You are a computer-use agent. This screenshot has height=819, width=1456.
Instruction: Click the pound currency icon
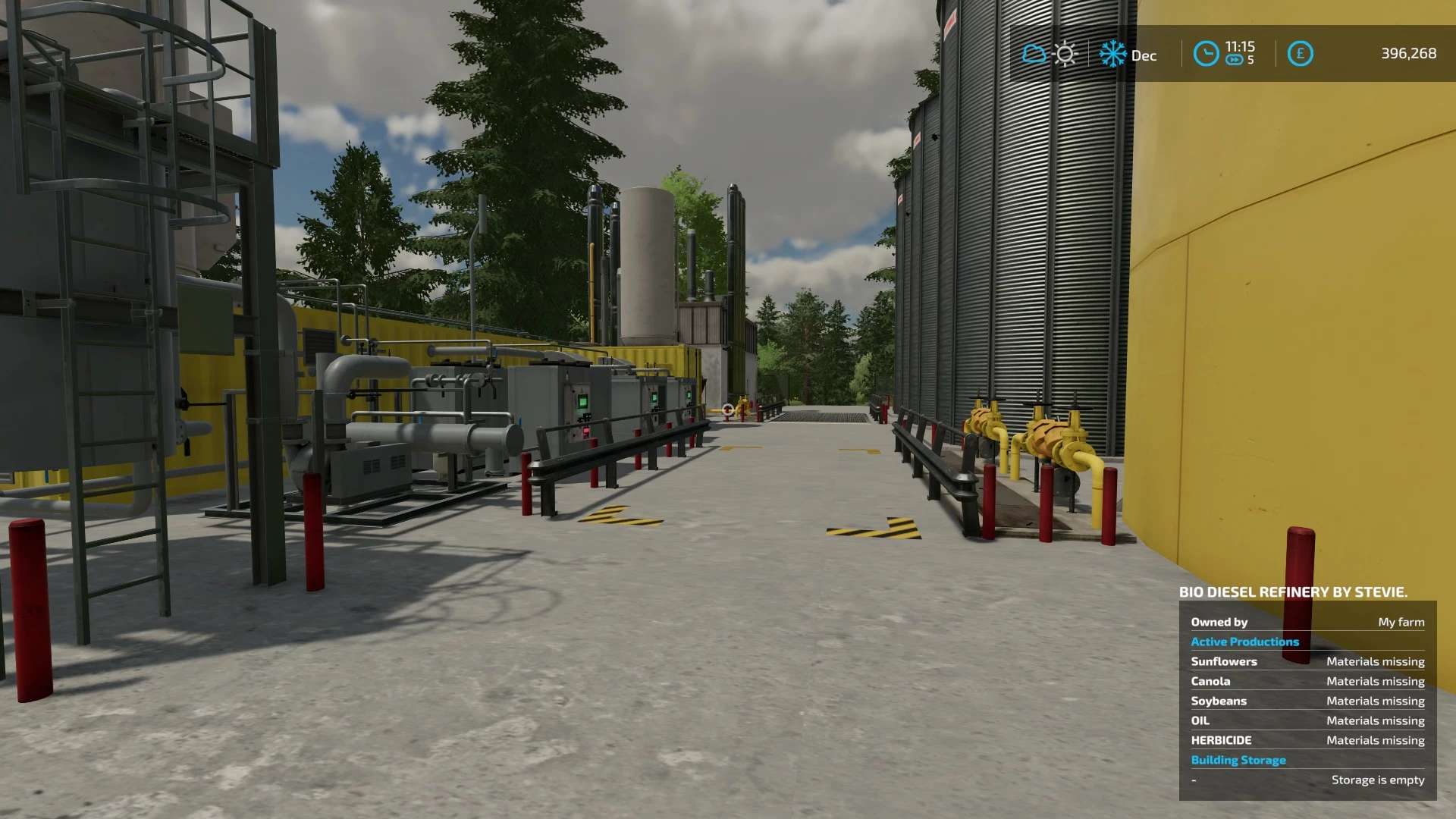click(x=1300, y=54)
